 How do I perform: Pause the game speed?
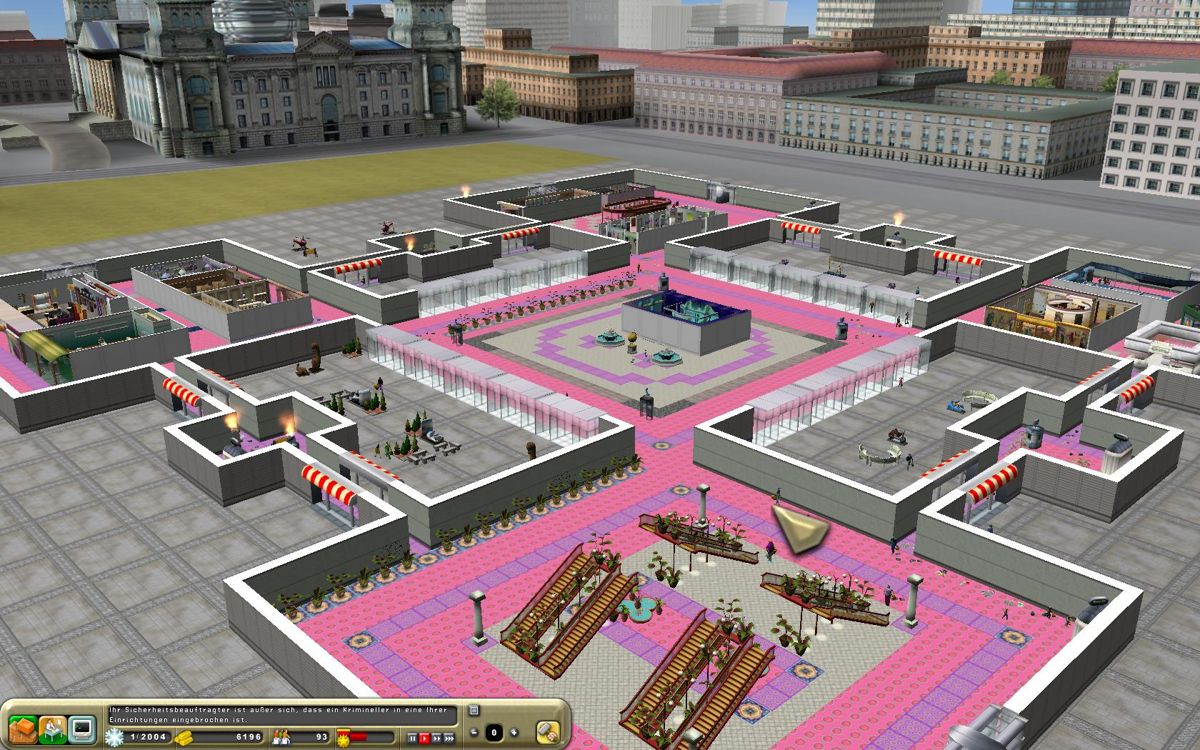pyautogui.click(x=411, y=737)
